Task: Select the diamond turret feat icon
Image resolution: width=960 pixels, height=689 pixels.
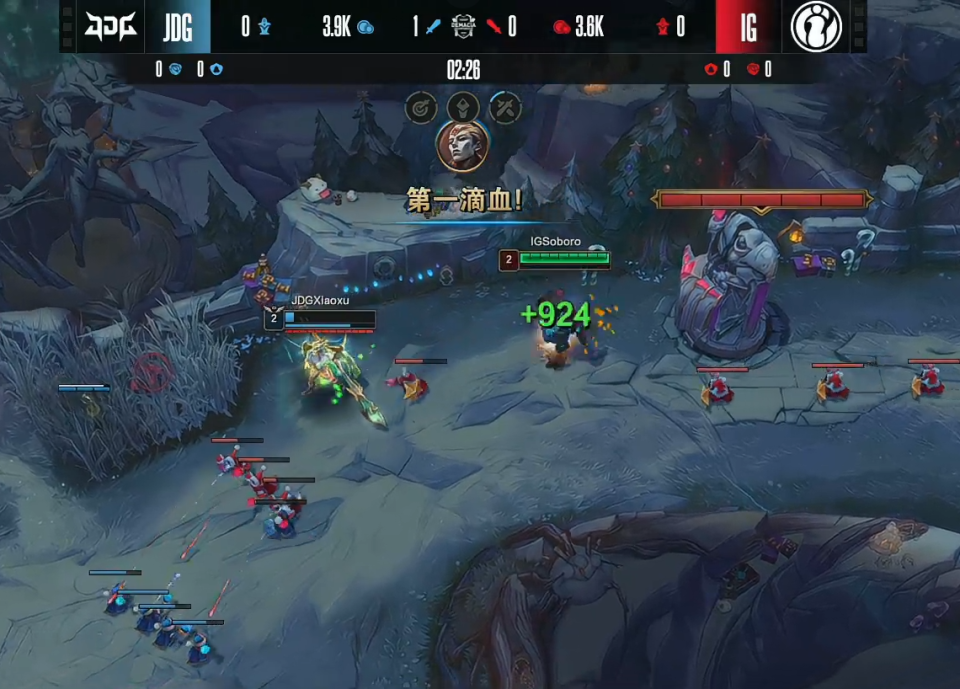Action: (462, 106)
